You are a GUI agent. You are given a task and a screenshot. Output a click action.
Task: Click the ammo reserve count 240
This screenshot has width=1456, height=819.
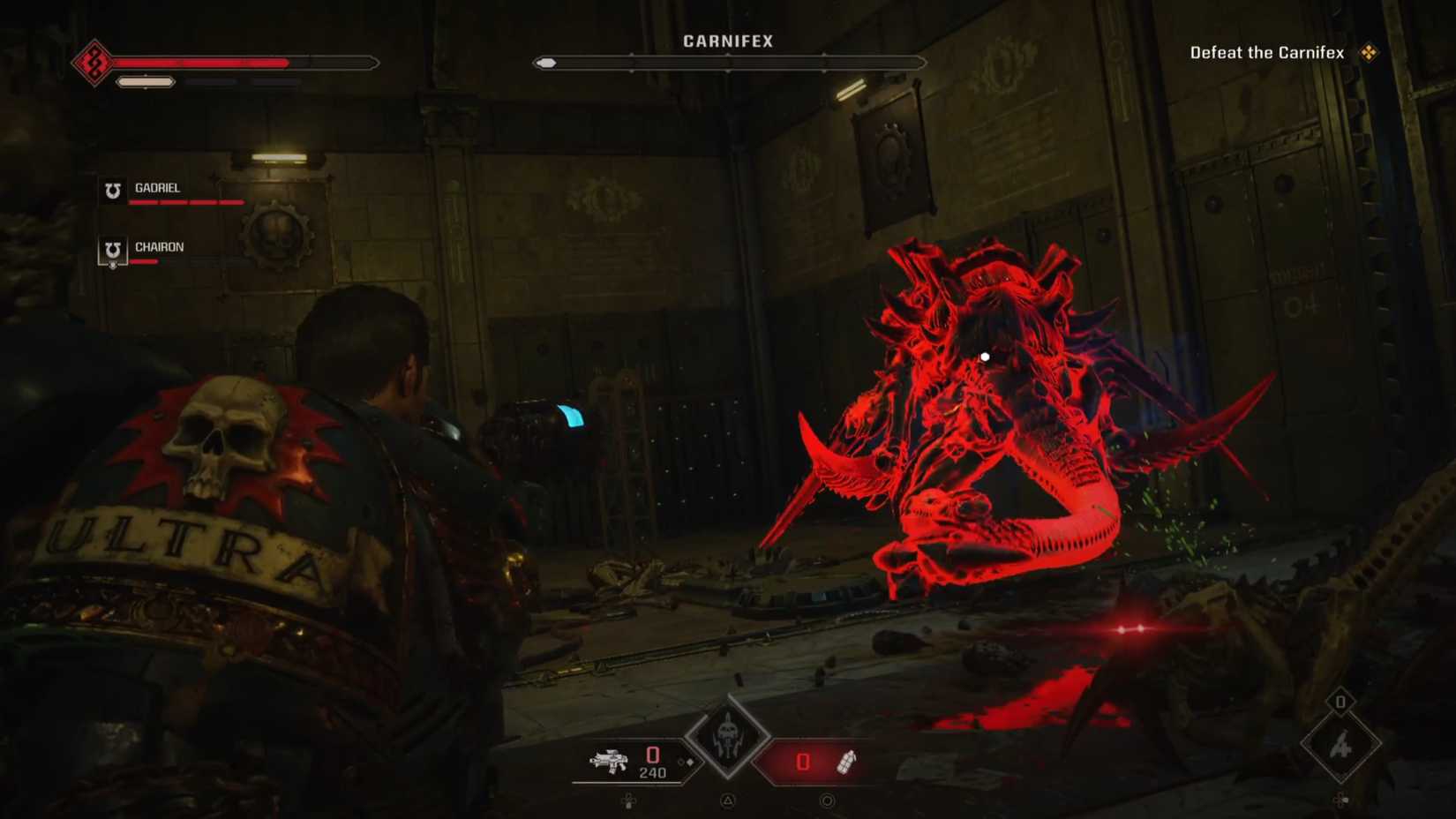click(652, 771)
